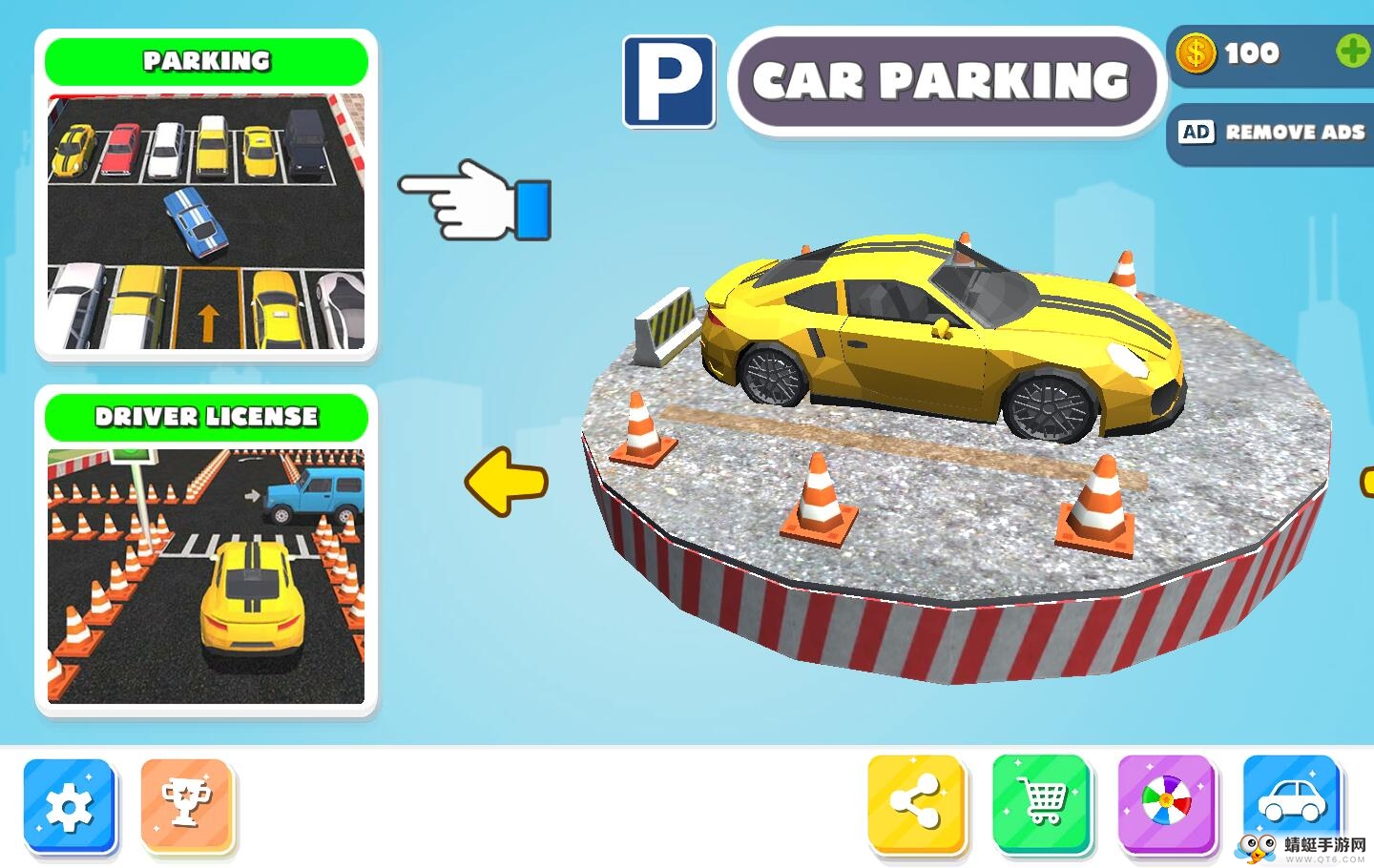
Task: Open the settings gear menu
Action: (x=69, y=807)
